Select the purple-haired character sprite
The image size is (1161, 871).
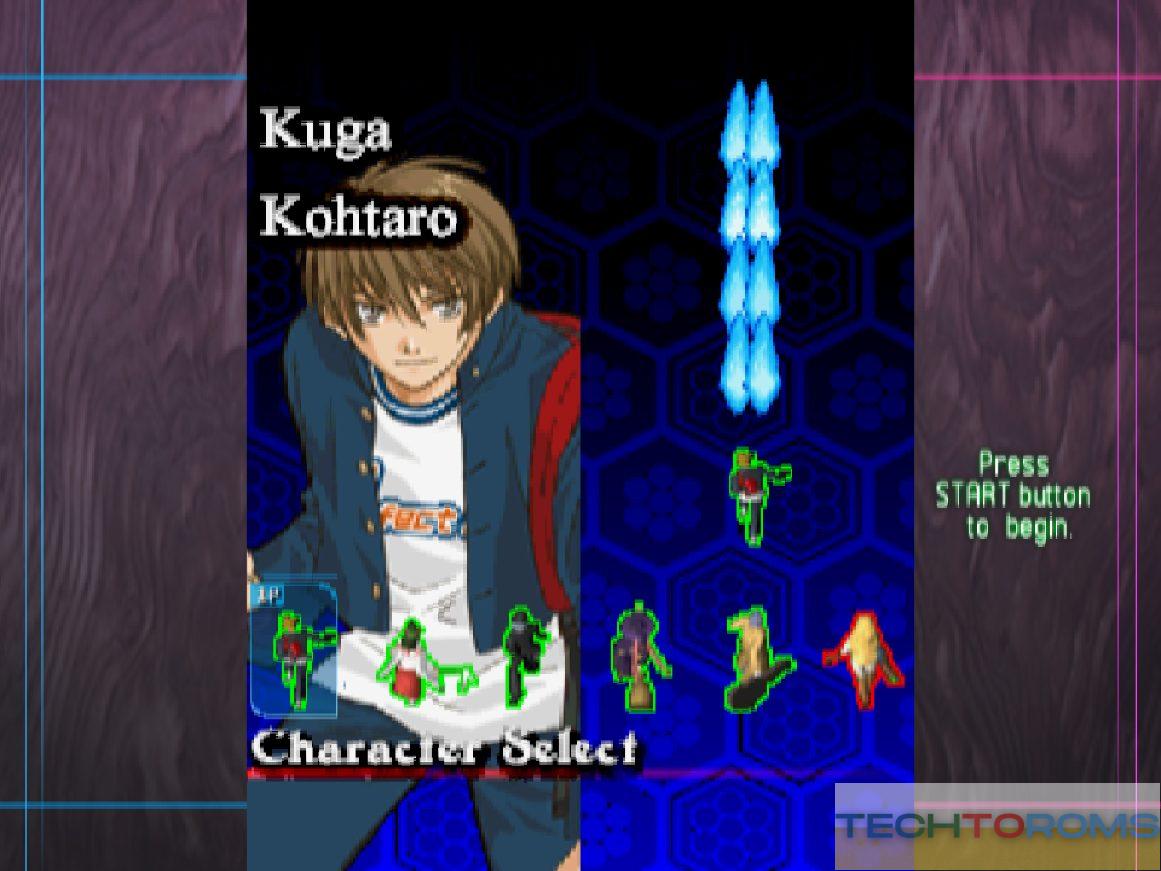click(x=637, y=657)
